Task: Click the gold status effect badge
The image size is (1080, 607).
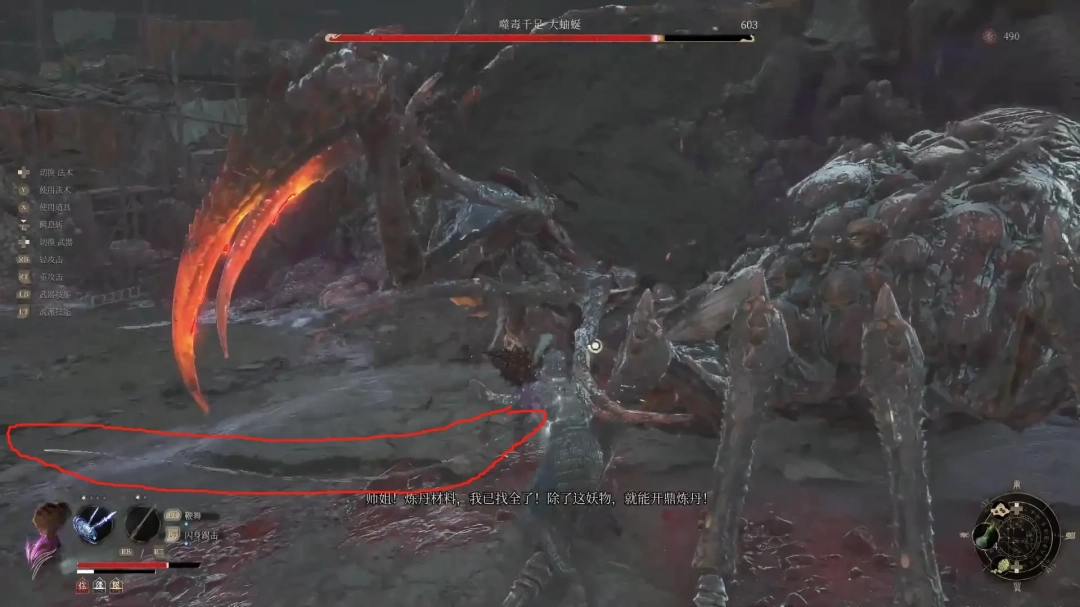Action: point(117,583)
